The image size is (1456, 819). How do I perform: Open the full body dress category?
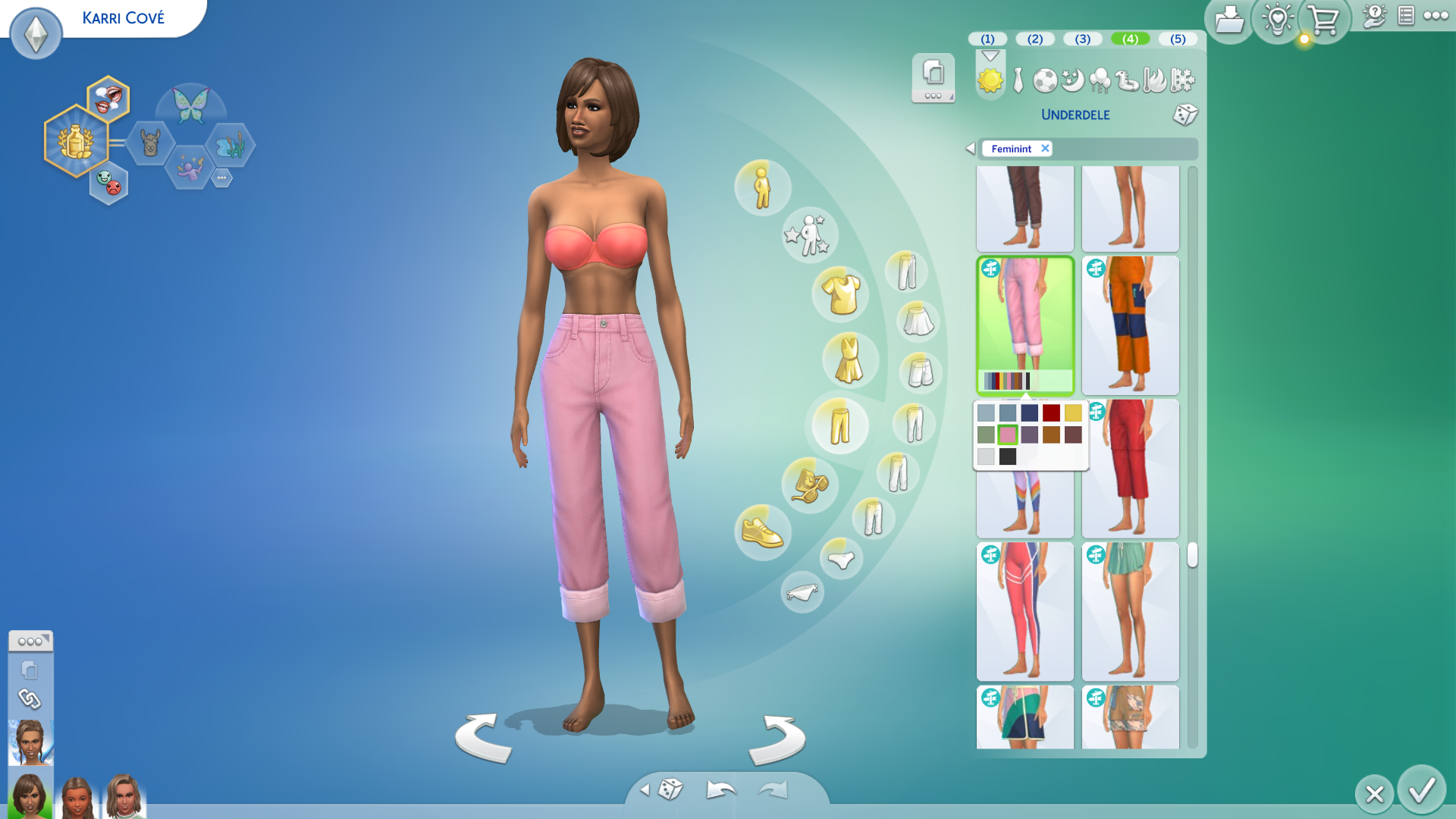click(849, 359)
